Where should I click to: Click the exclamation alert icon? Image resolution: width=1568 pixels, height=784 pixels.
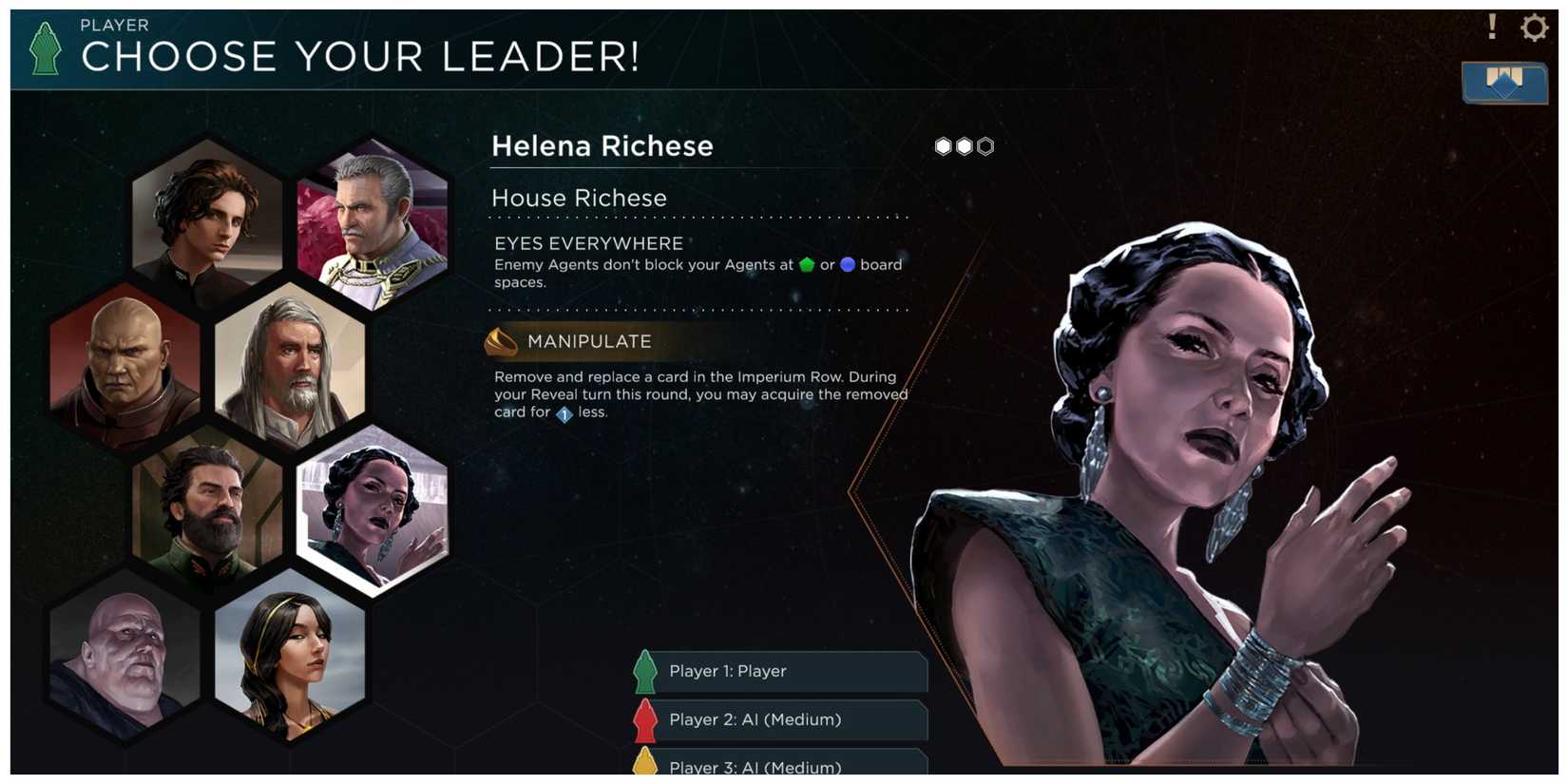point(1492,28)
